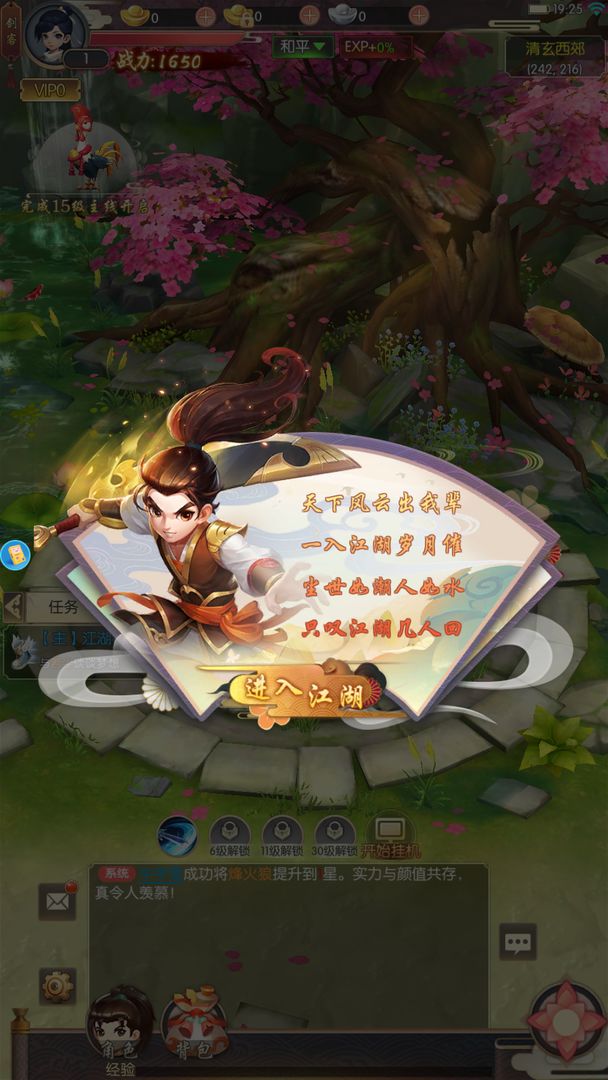Open the mail envelope icon
608x1080 pixels.
coord(57,902)
